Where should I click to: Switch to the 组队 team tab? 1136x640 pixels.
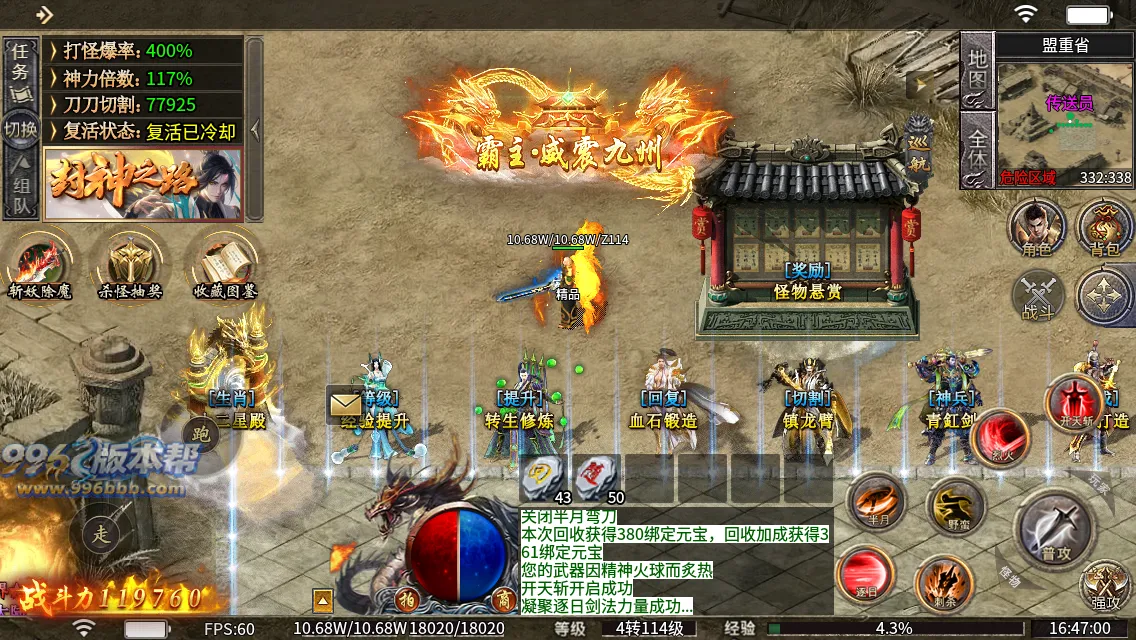20,193
